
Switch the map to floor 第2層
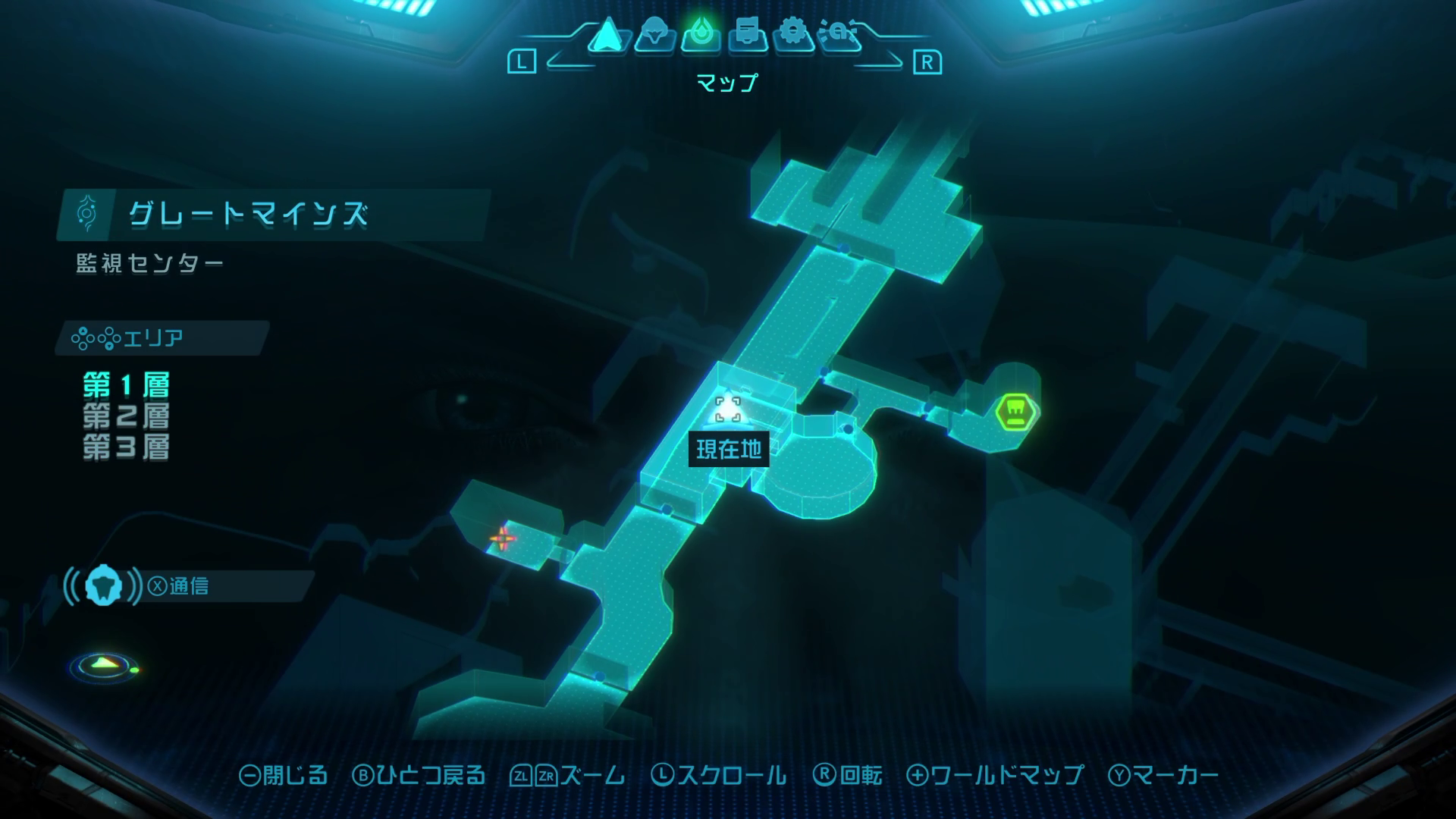[x=126, y=416]
